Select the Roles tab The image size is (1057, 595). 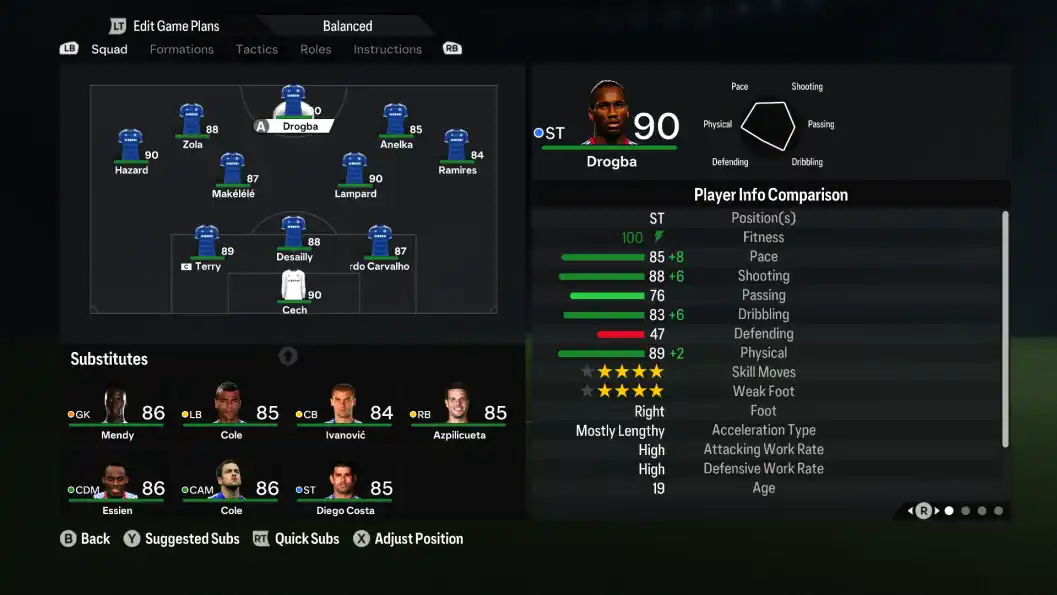tap(315, 49)
